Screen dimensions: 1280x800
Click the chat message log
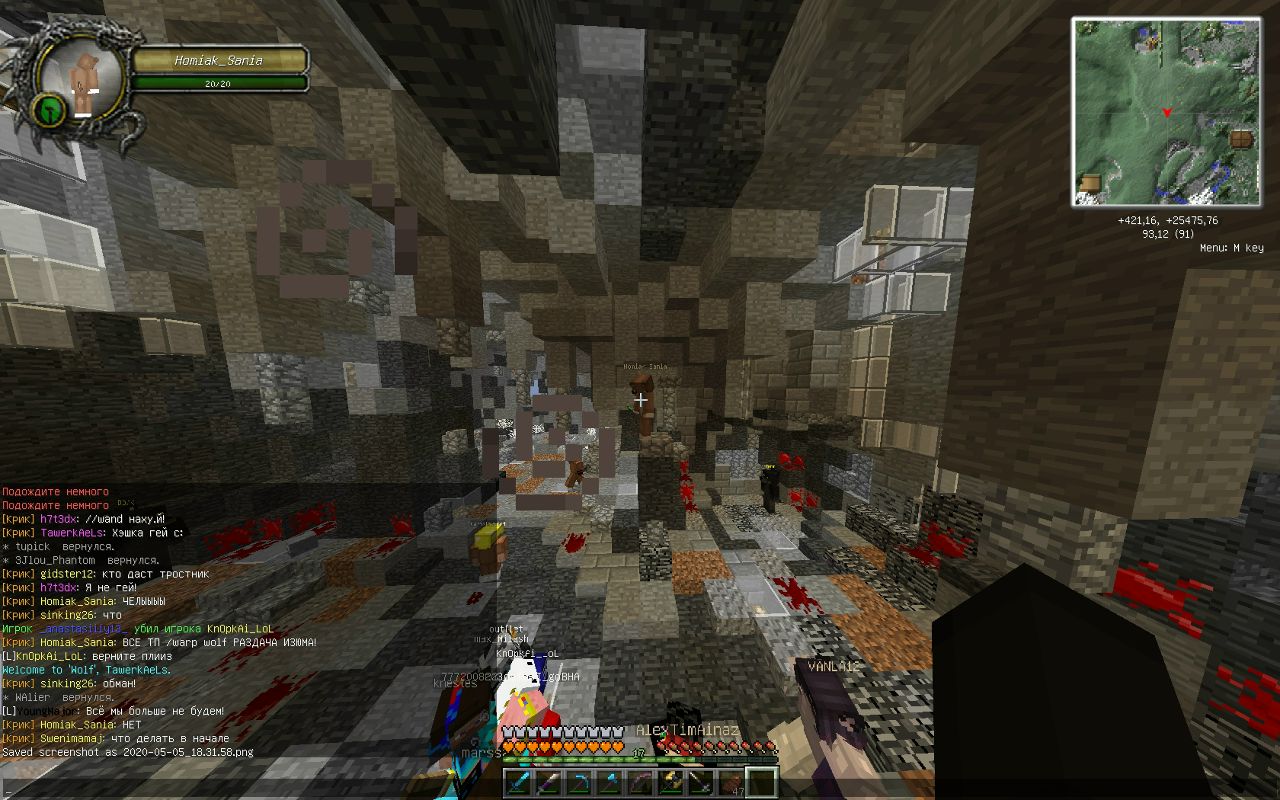160,622
